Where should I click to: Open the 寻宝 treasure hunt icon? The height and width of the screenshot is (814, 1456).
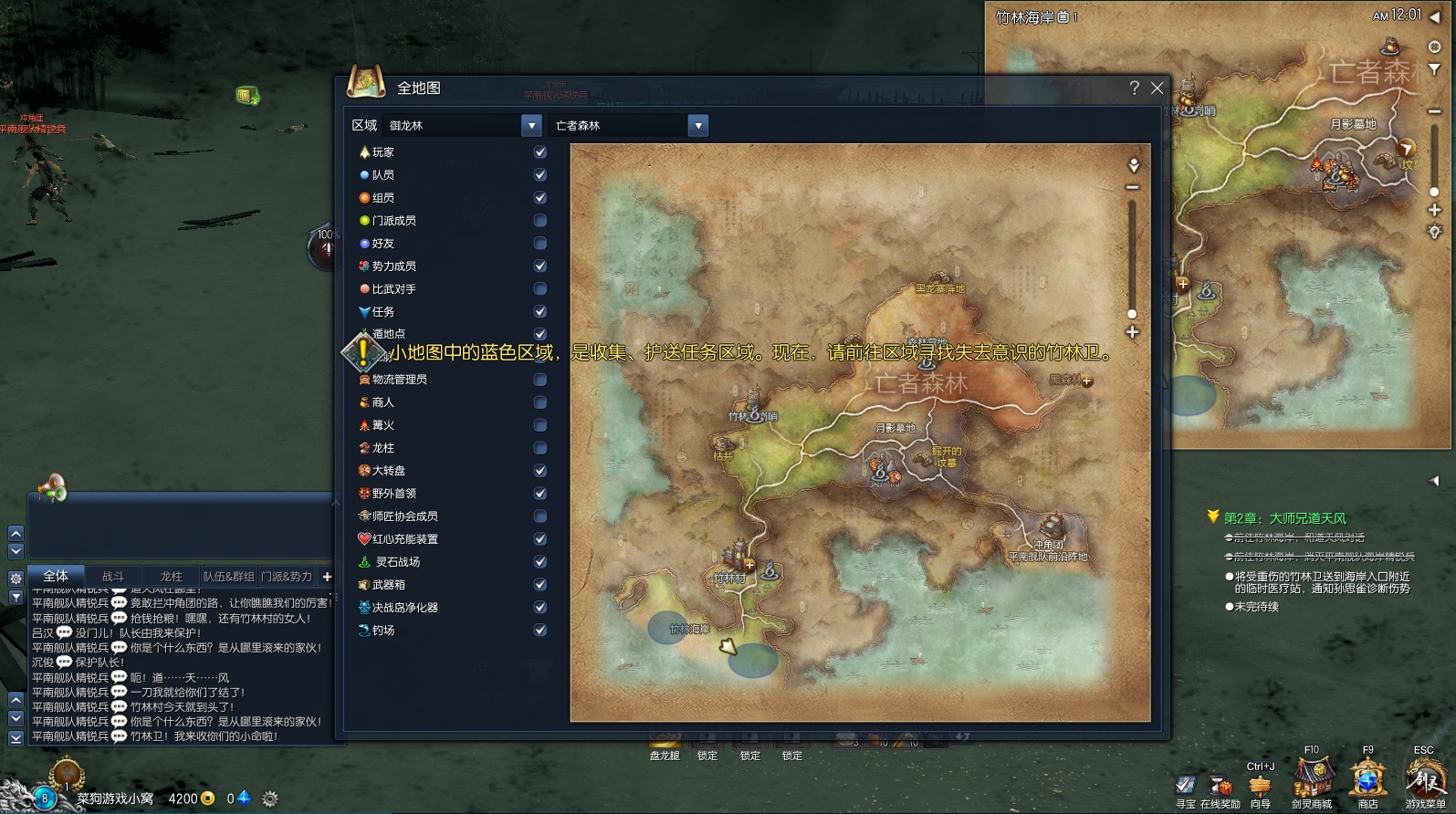[1185, 786]
